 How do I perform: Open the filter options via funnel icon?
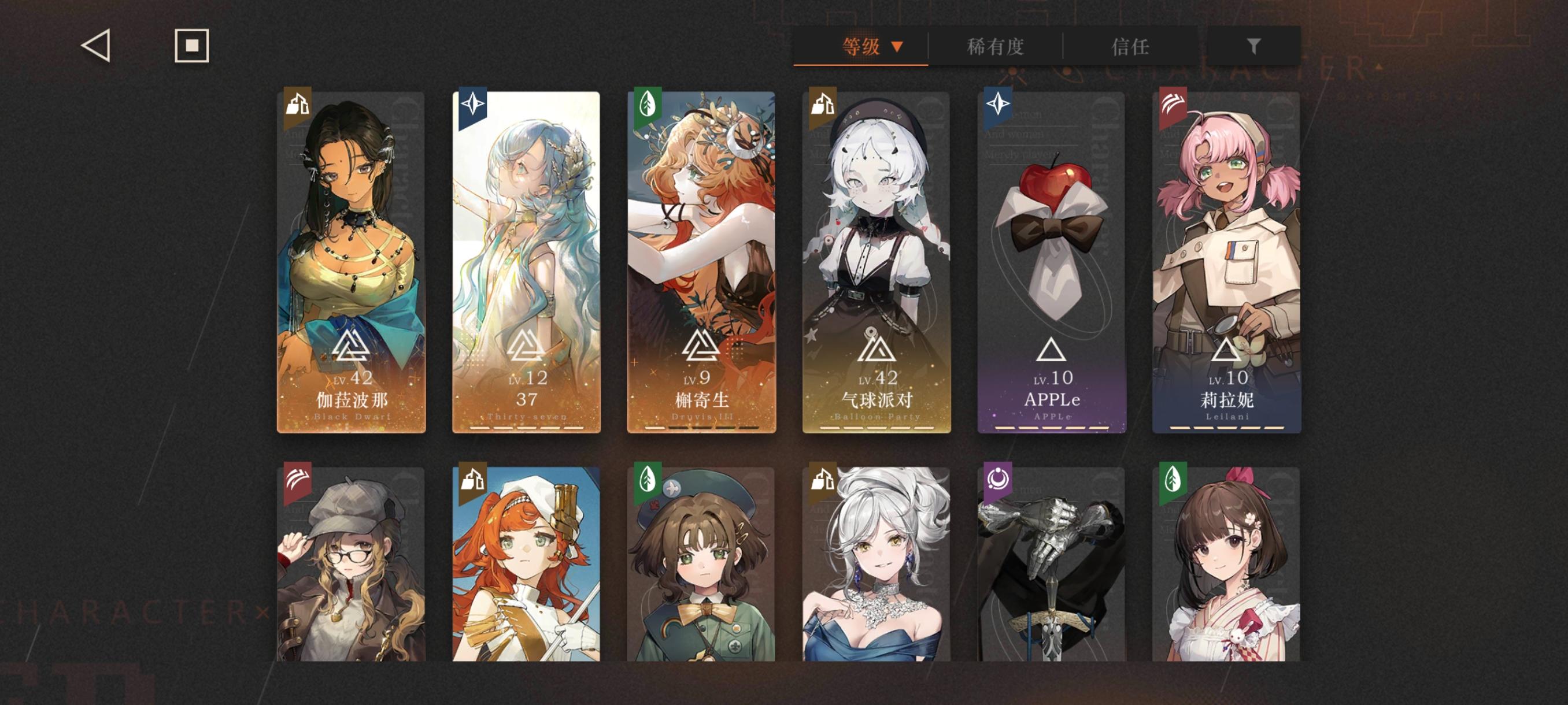click(x=1252, y=44)
